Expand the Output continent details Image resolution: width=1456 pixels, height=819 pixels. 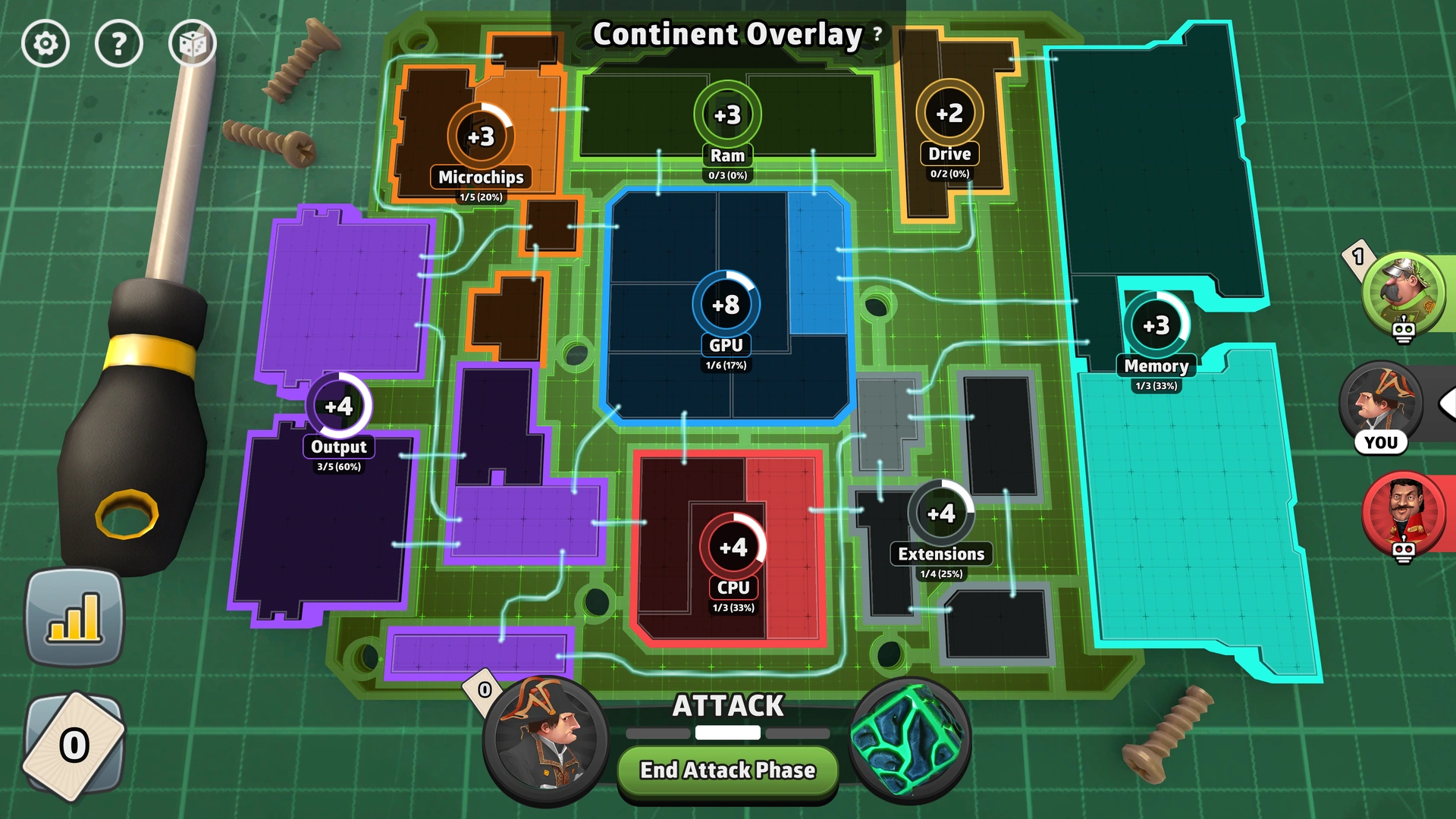point(338,406)
